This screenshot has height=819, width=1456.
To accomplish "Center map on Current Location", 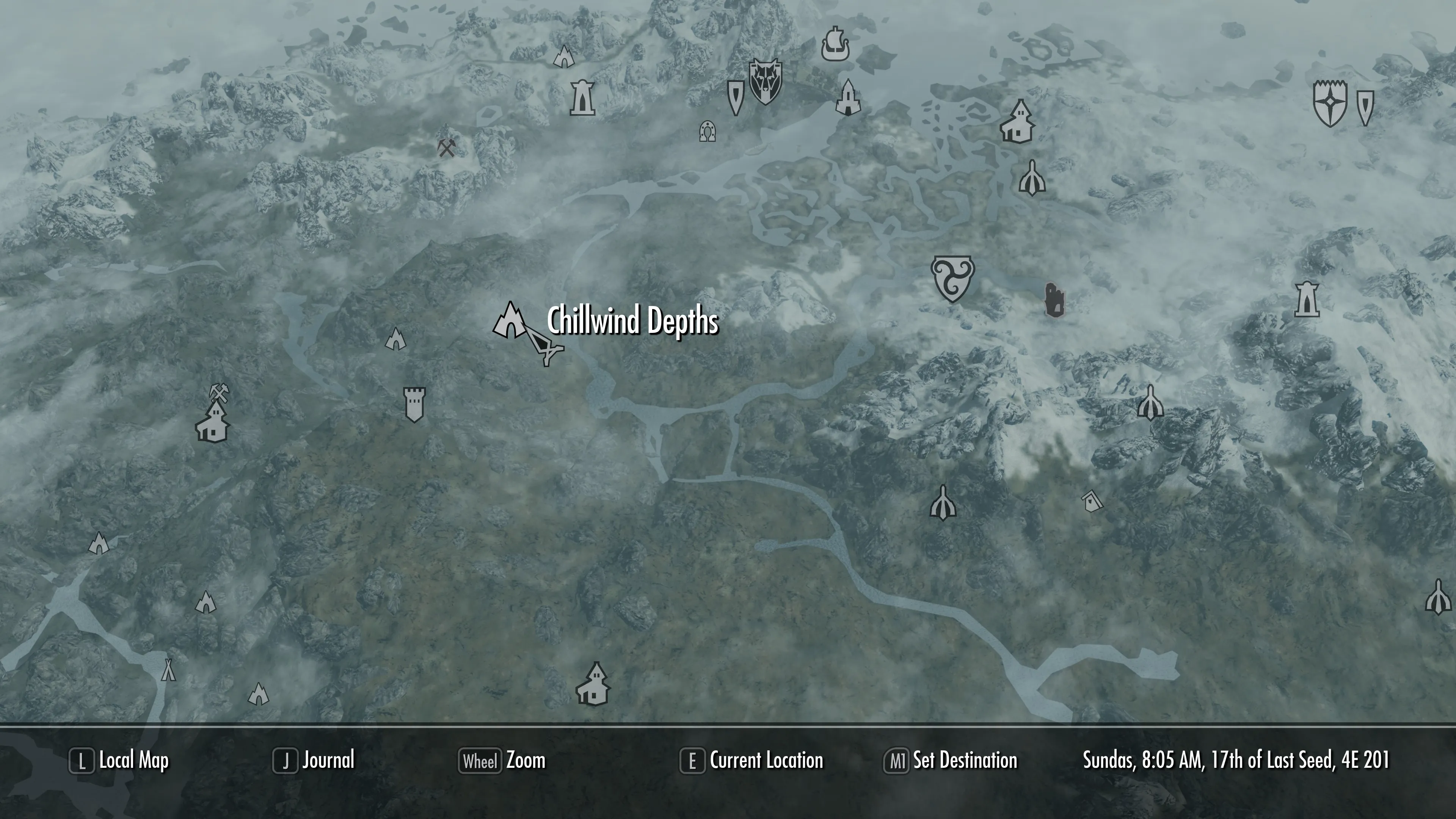I will (x=752, y=761).
